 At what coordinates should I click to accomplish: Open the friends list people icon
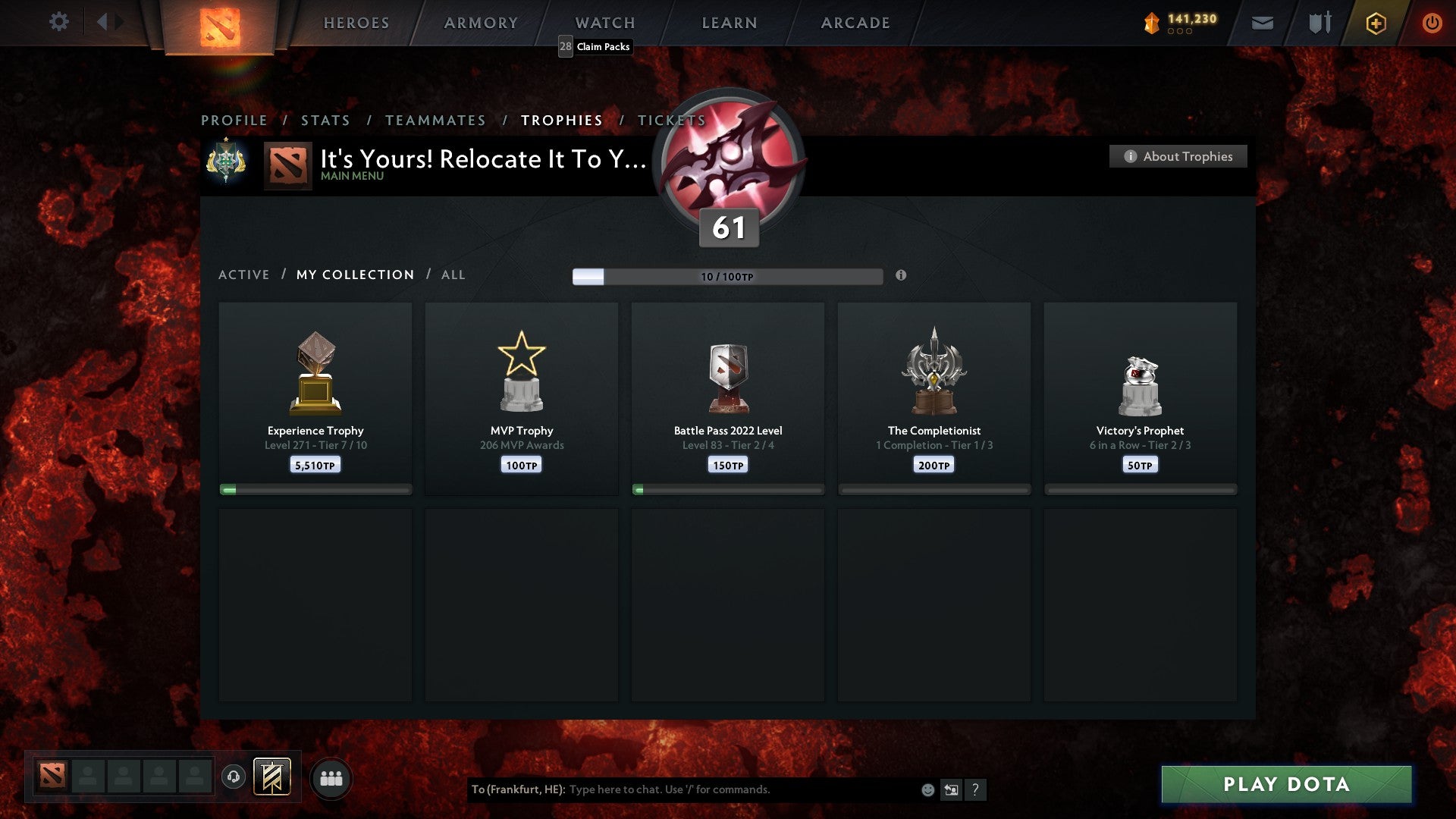331,777
